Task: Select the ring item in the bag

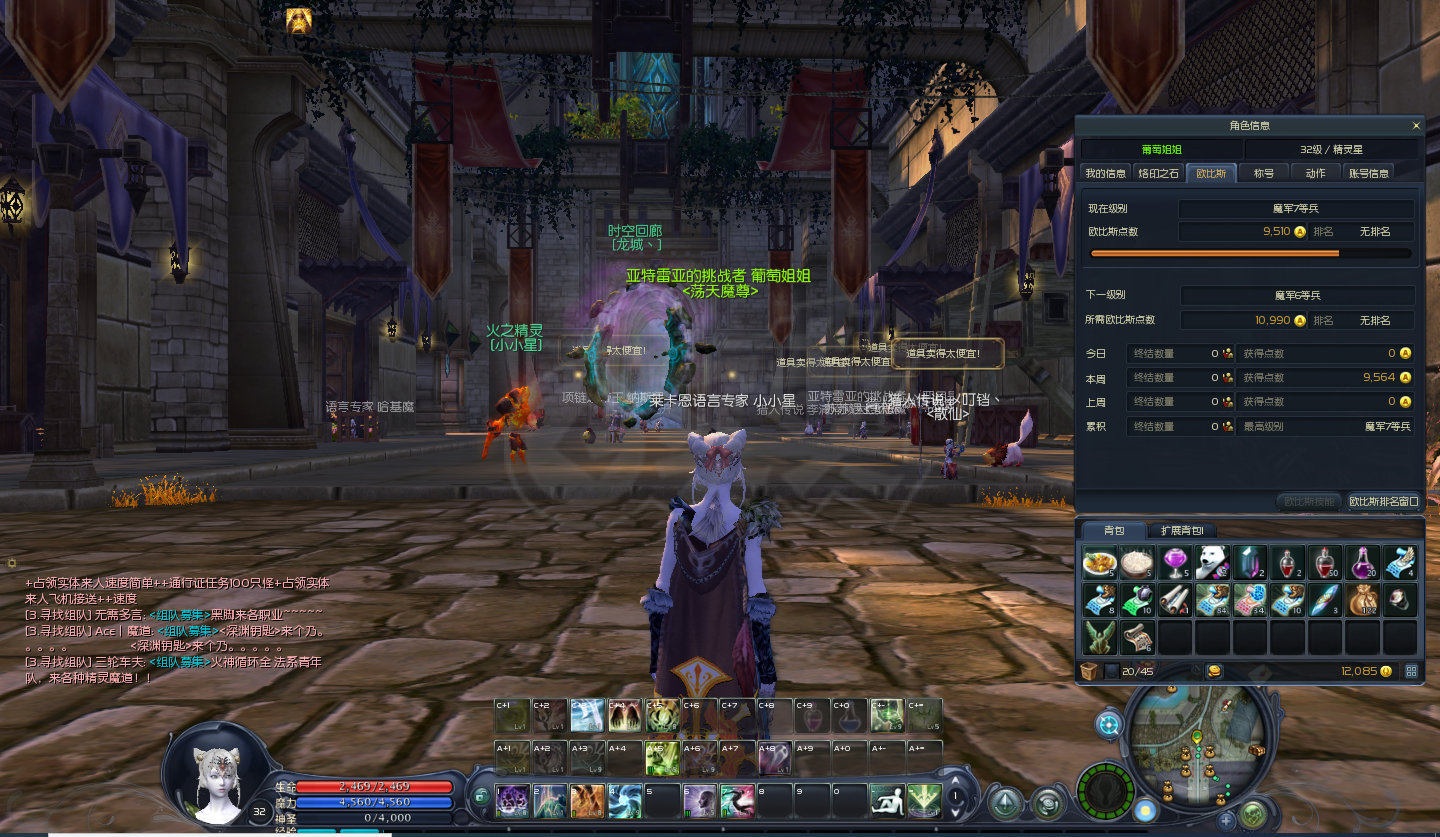Action: coord(1399,599)
